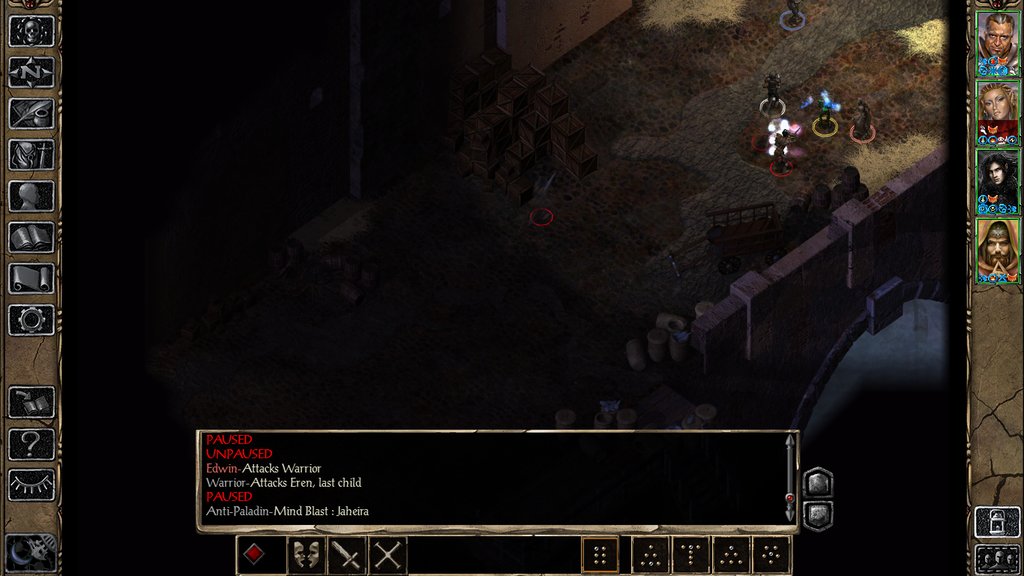Open the journal quill icon
The image size is (1024, 576).
click(x=31, y=113)
